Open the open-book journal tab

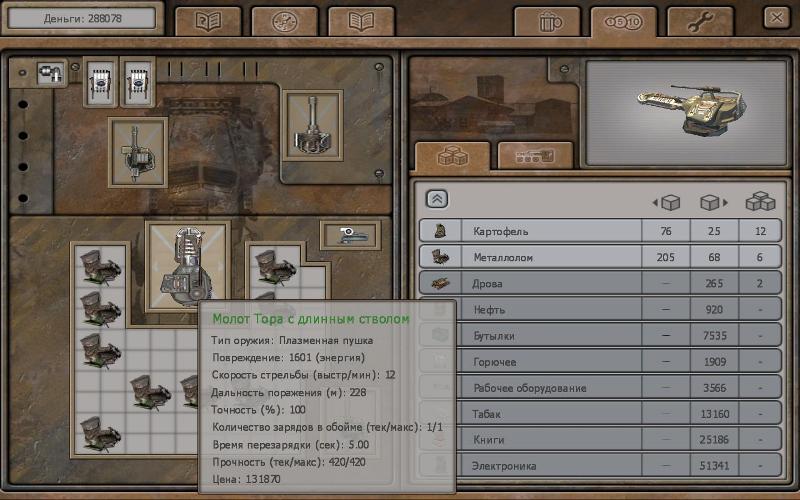pos(361,21)
